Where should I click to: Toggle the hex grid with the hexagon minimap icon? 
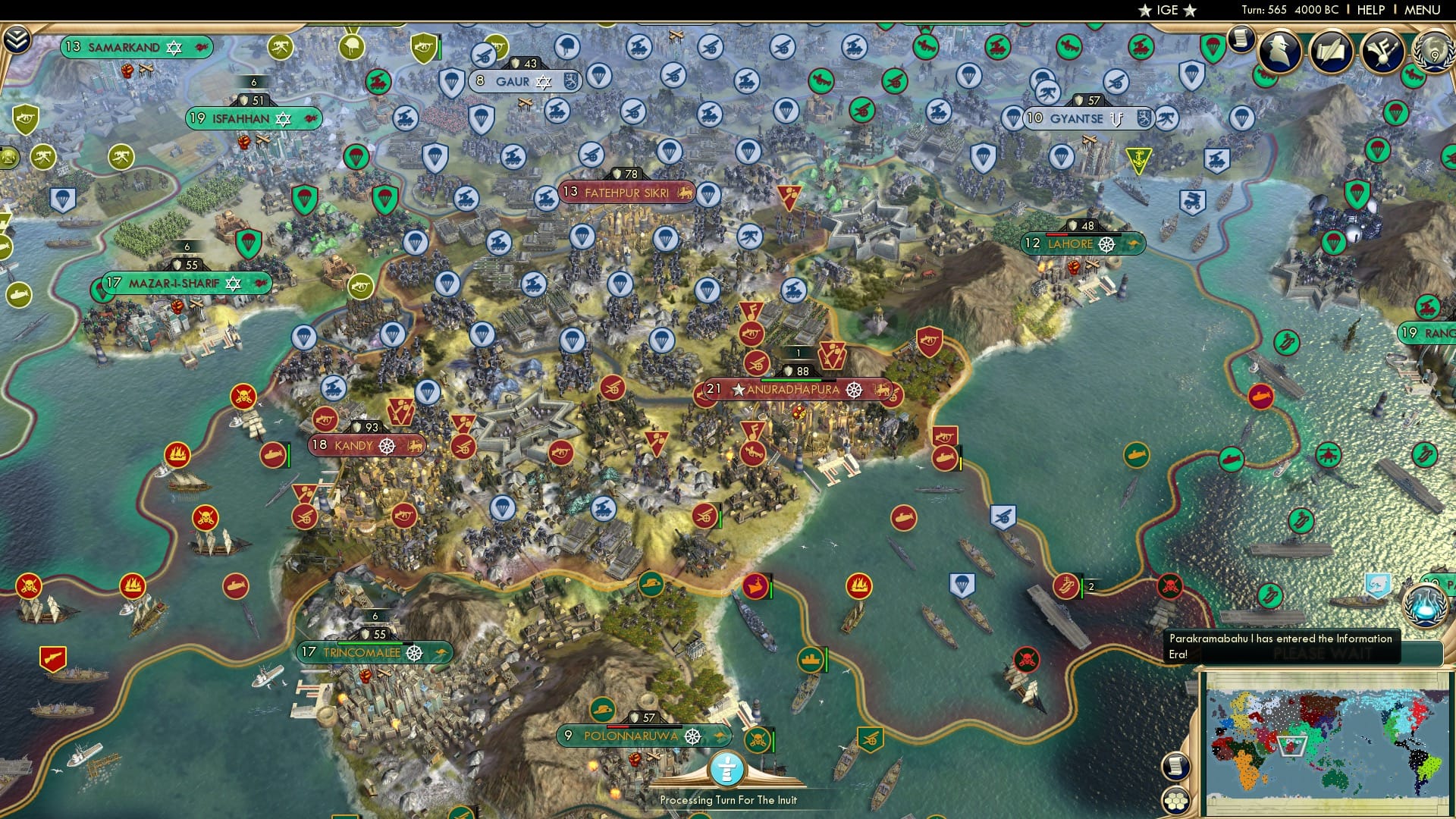click(1176, 801)
